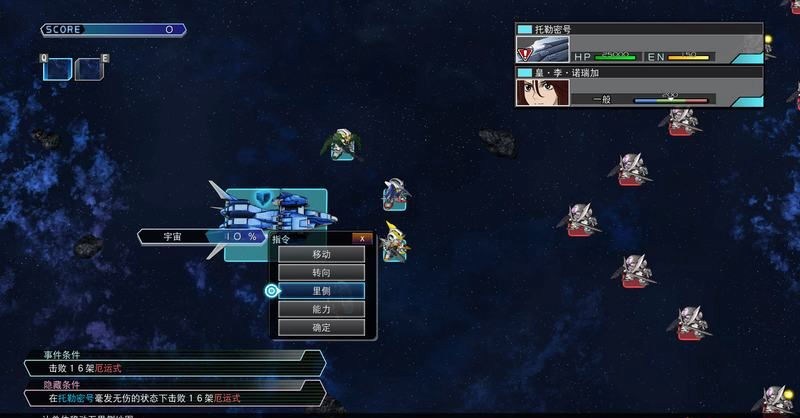Confirm with the 确定 button
The width and height of the screenshot is (800, 418).
point(321,327)
